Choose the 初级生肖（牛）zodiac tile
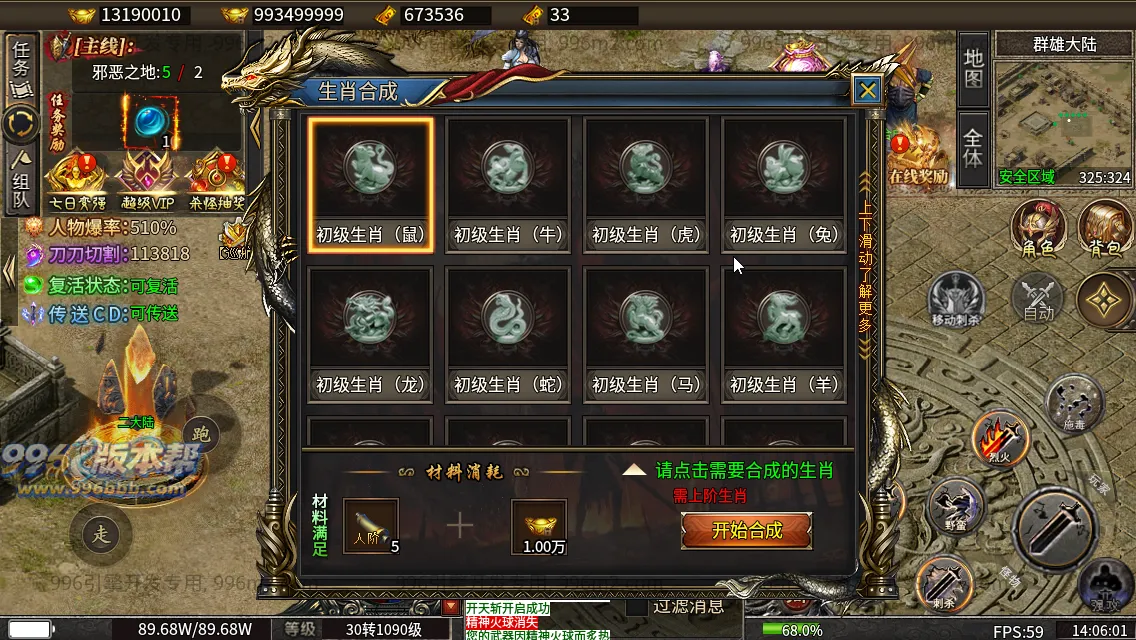This screenshot has width=1136, height=640. click(x=508, y=184)
